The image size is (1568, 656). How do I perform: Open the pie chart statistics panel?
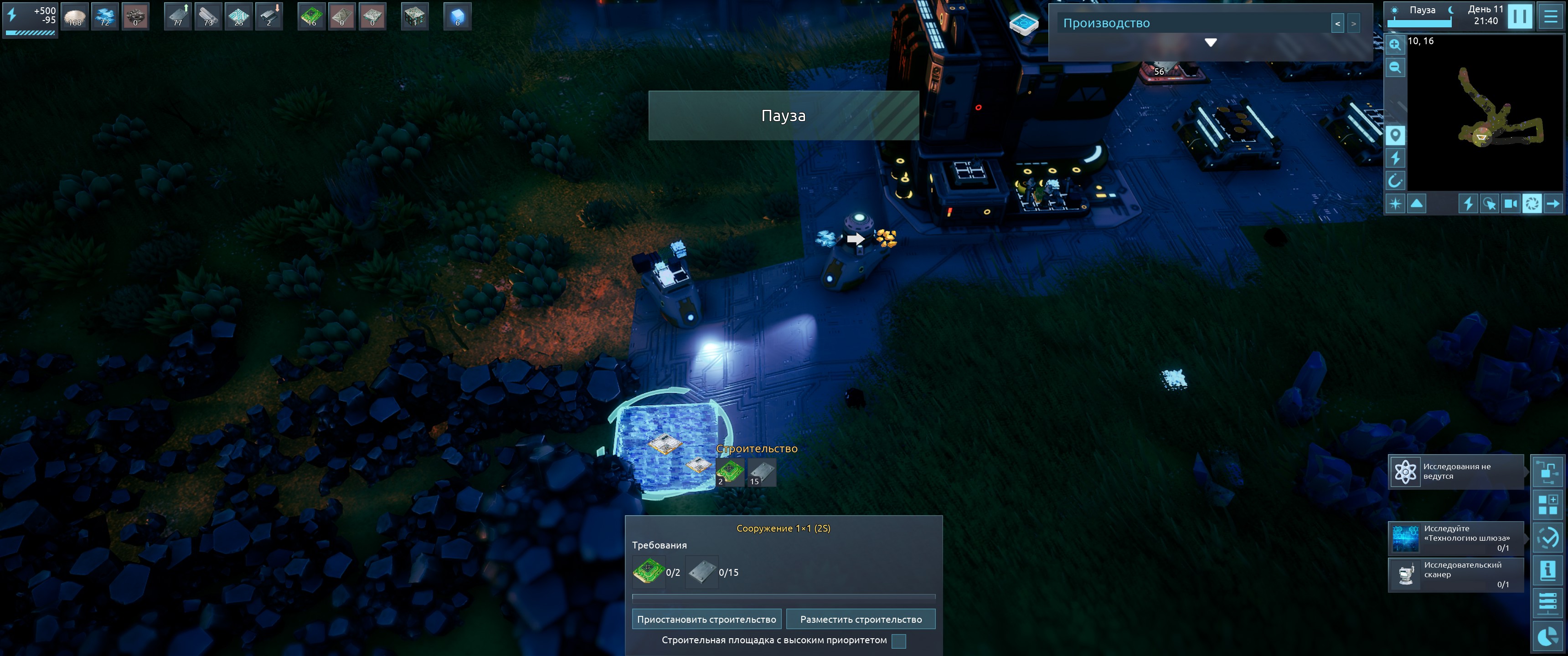coord(1547,636)
